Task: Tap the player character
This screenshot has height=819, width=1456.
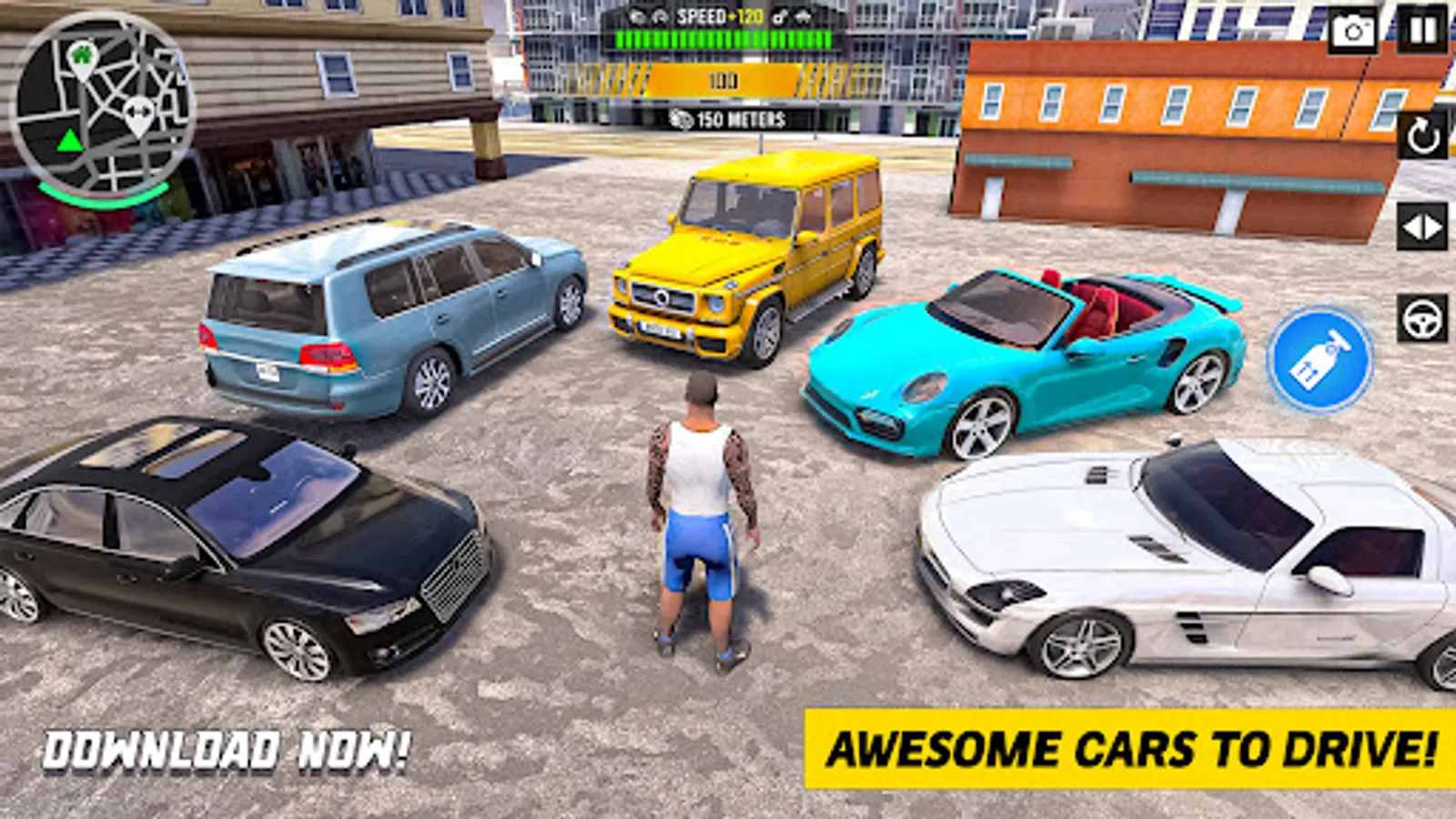Action: [x=701, y=510]
